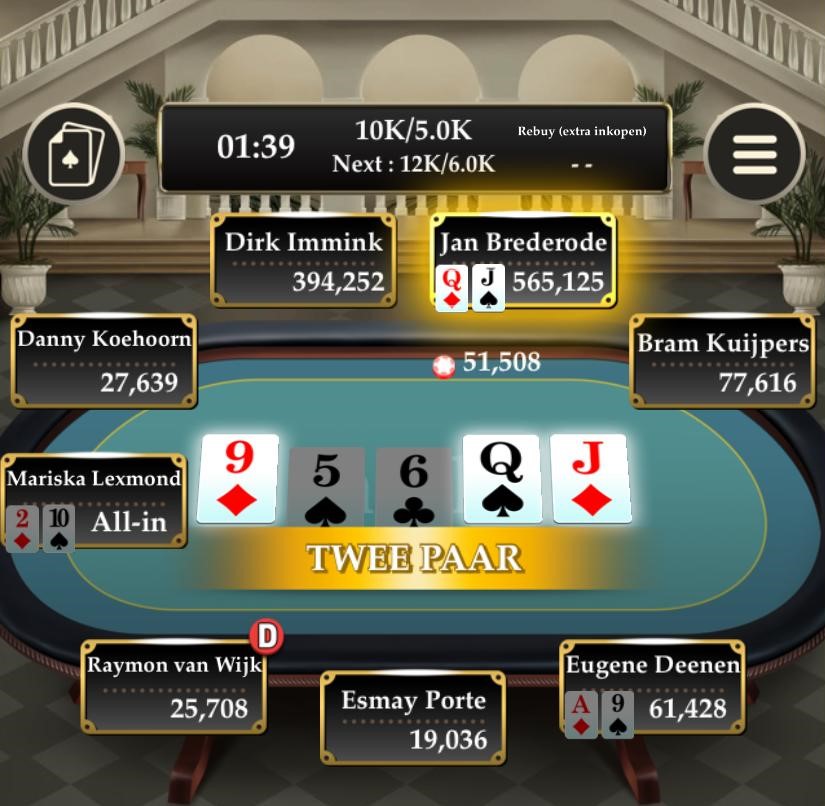Click the playing cards icon button

click(73, 154)
